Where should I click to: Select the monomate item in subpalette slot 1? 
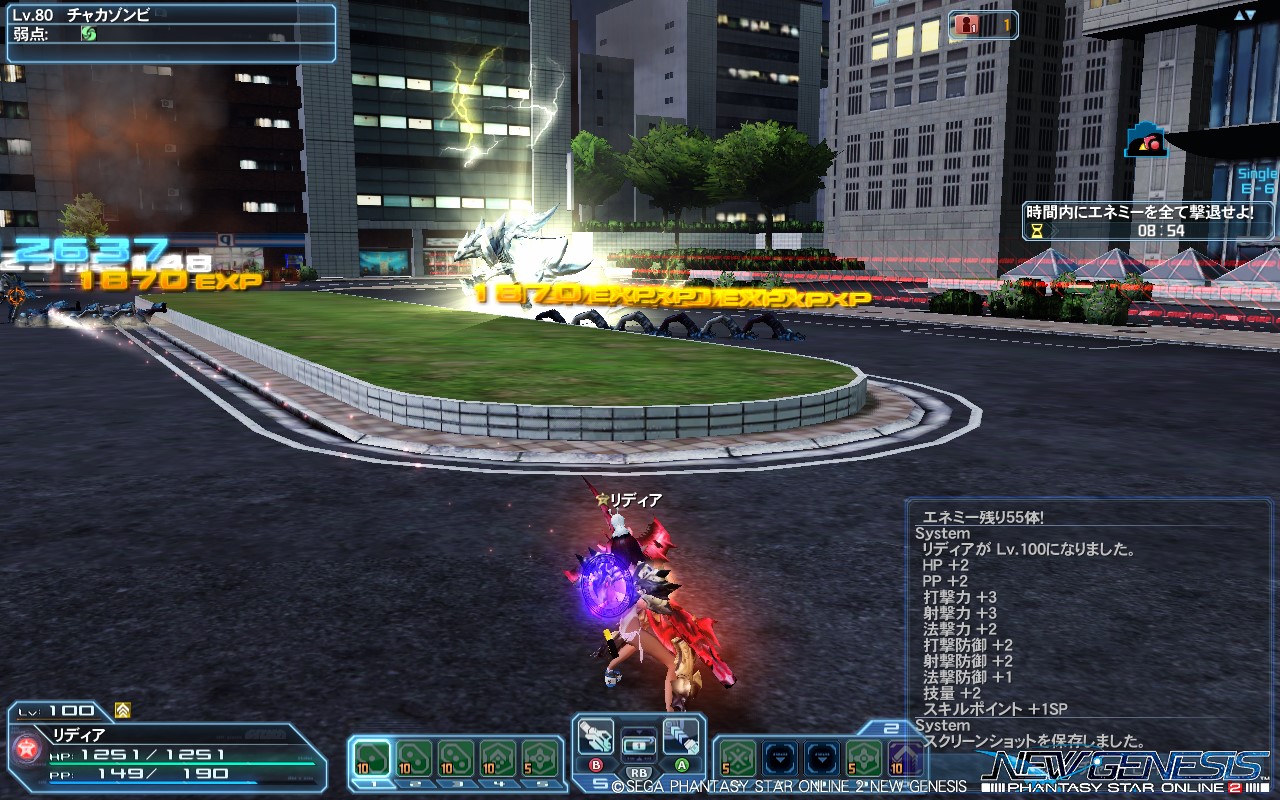pos(373,756)
